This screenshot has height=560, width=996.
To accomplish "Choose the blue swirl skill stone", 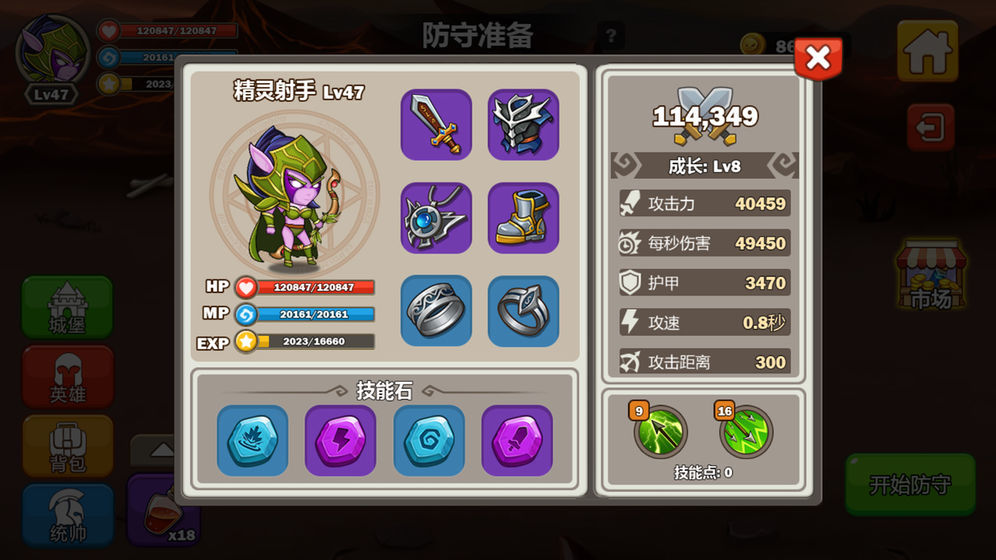I will pyautogui.click(x=429, y=440).
